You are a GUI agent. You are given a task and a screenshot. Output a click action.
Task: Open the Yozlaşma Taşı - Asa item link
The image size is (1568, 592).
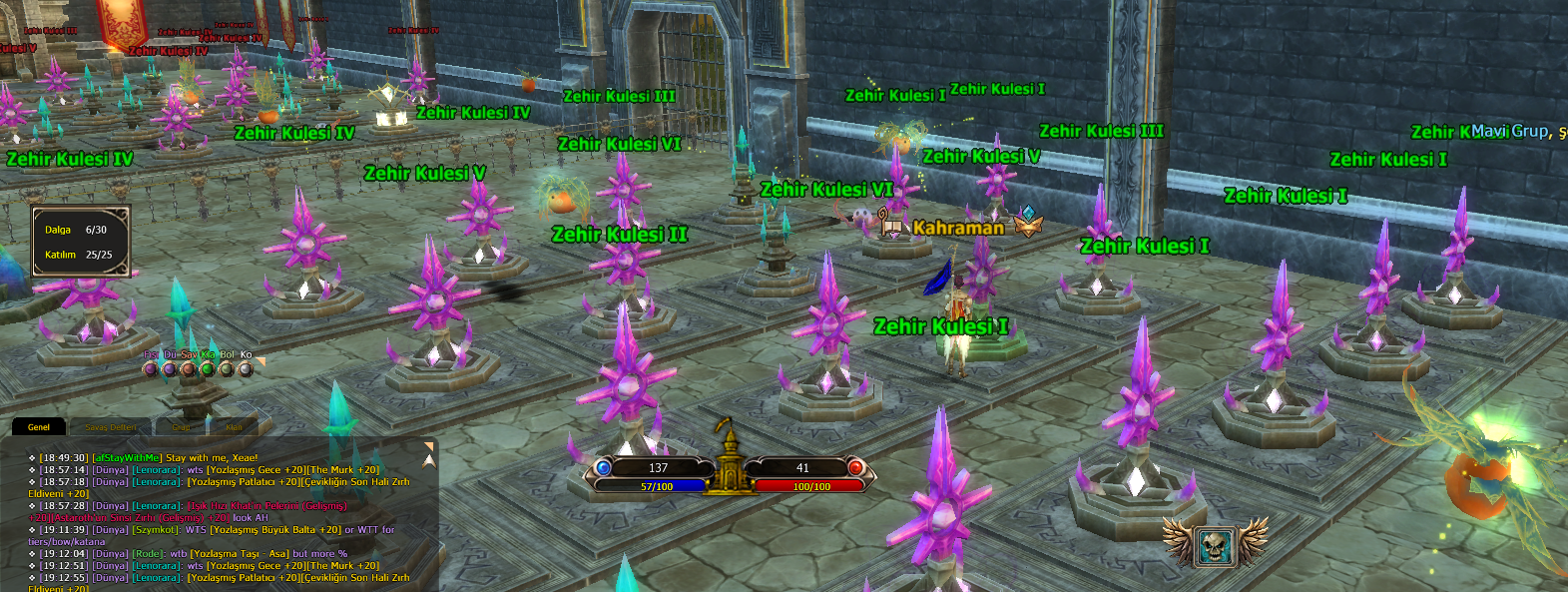point(240,554)
